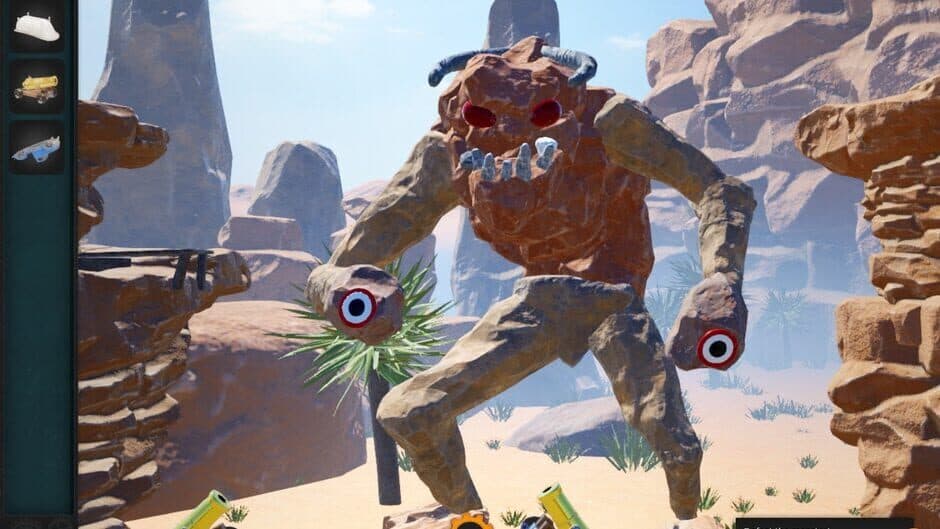Viewport: 940px width, 529px height.
Task: Choose the yellow cannon on wheels
Action: (37, 88)
